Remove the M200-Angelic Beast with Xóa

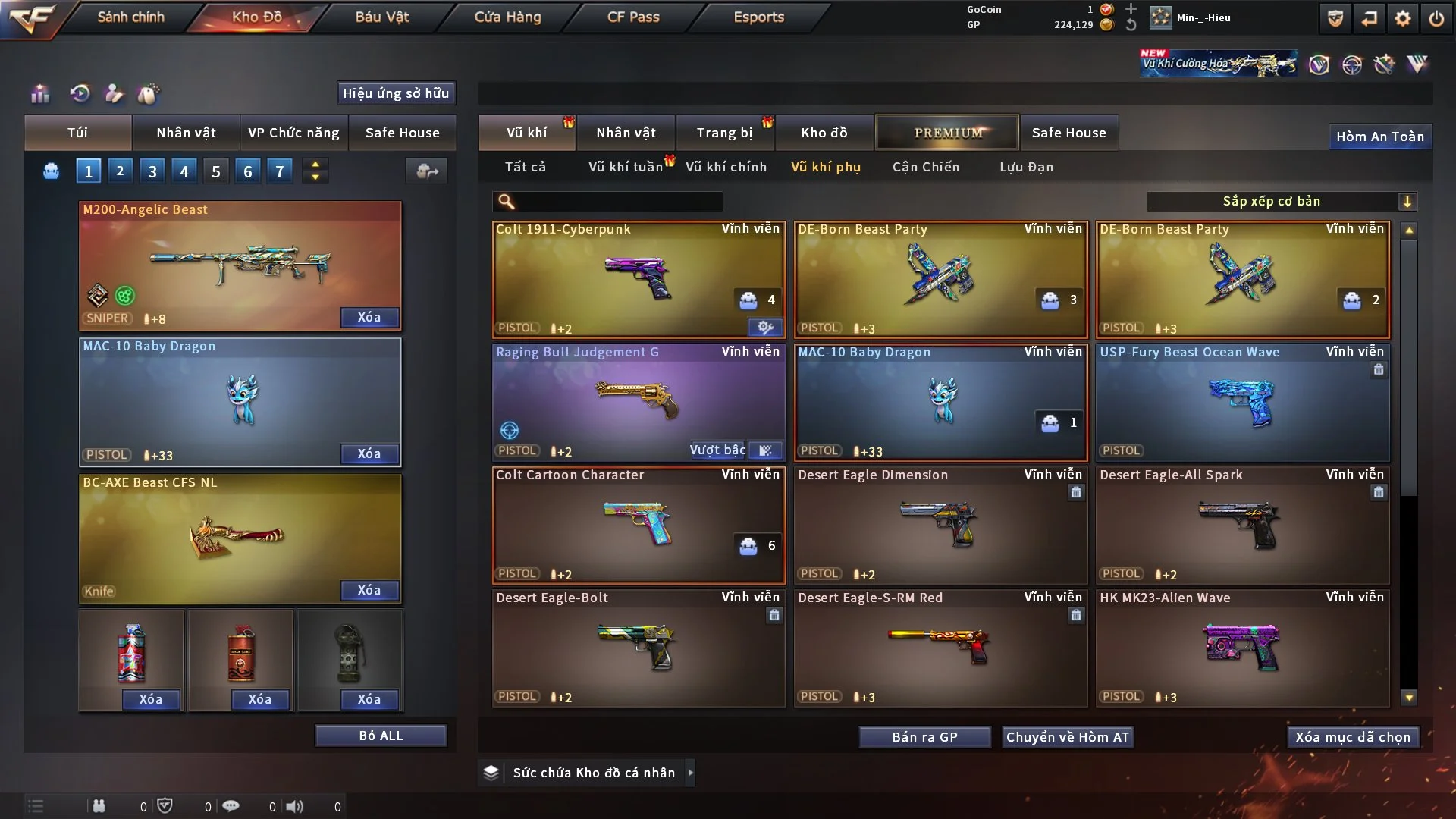[x=369, y=317]
